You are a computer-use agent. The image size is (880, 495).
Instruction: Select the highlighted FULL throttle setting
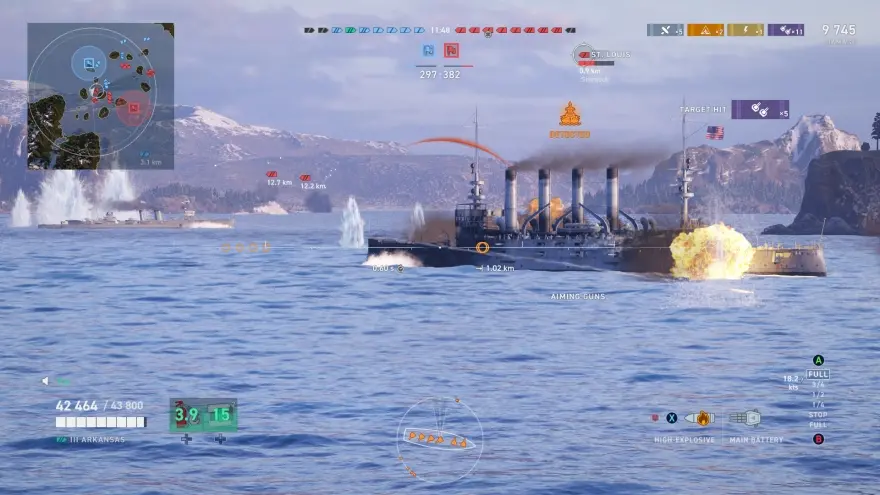click(818, 374)
